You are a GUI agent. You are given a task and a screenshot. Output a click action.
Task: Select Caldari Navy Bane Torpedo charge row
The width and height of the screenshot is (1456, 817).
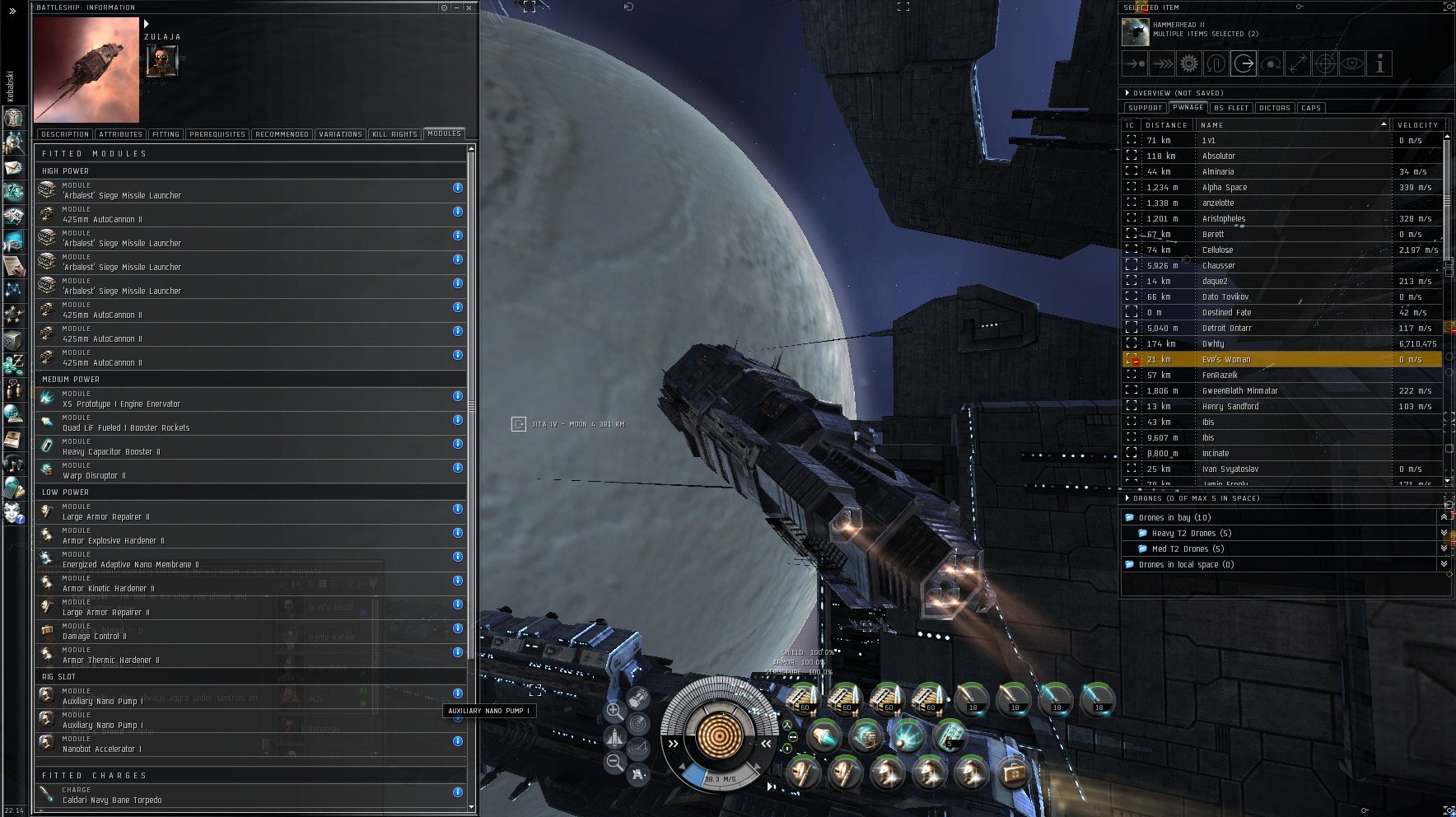coord(247,796)
